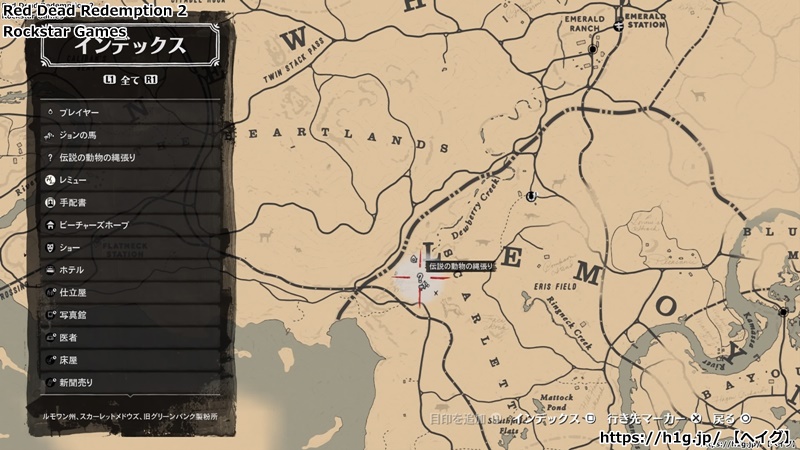Choose 仕立屋 from the index
The image size is (800, 450).
click(130, 293)
